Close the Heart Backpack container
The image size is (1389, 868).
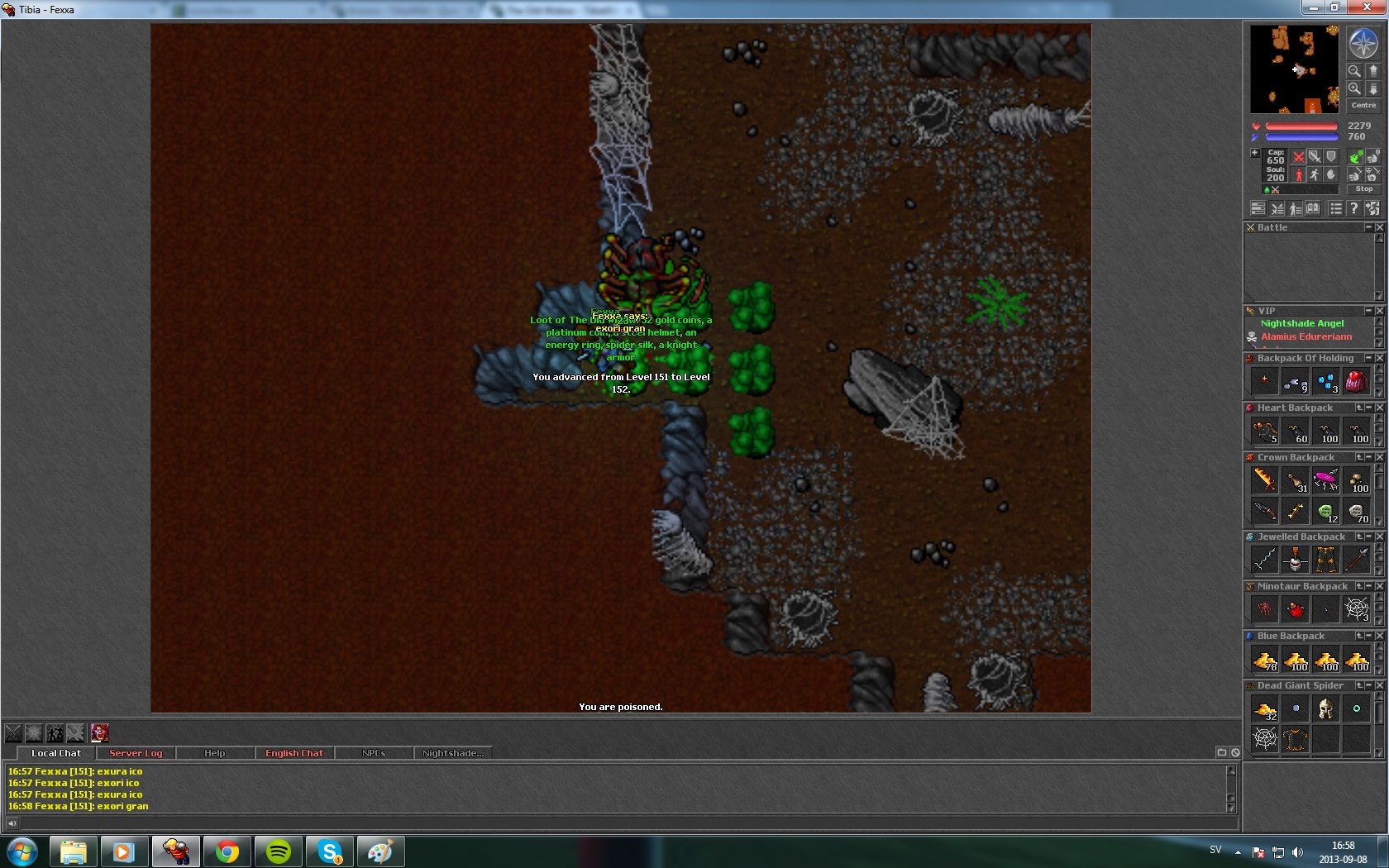(1379, 408)
